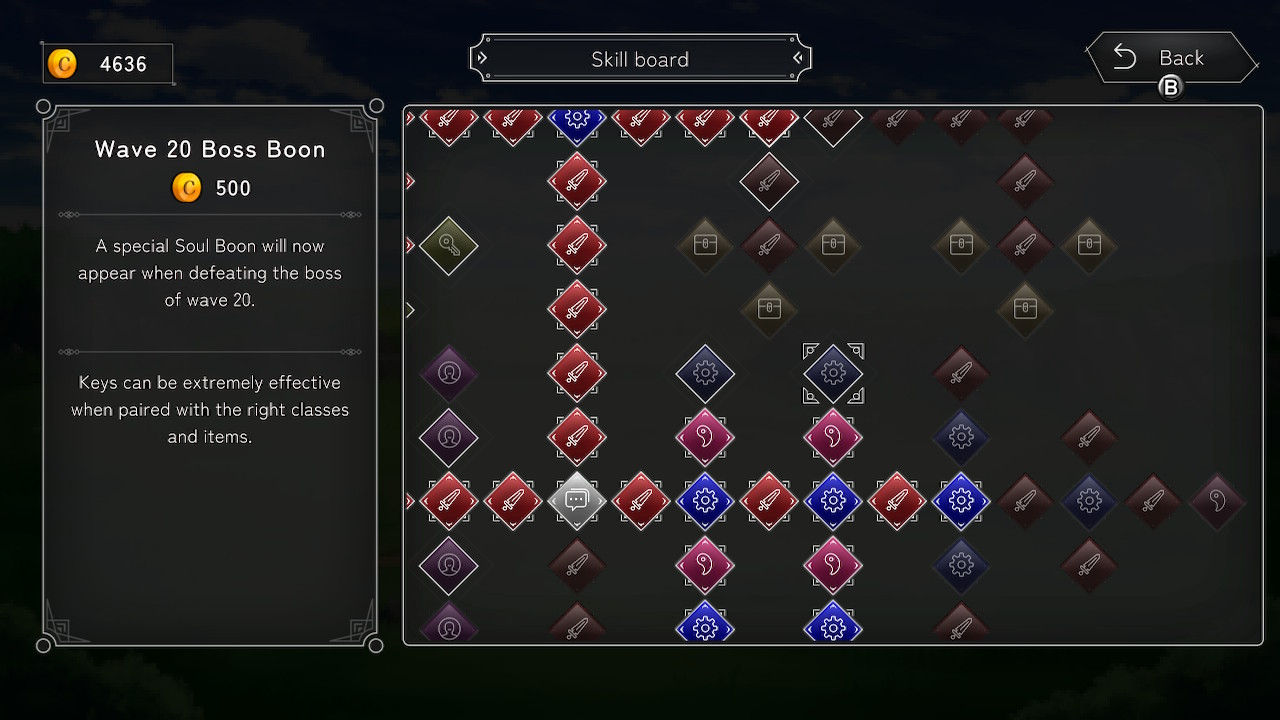Click the left chevron beside Skill board

(483, 58)
